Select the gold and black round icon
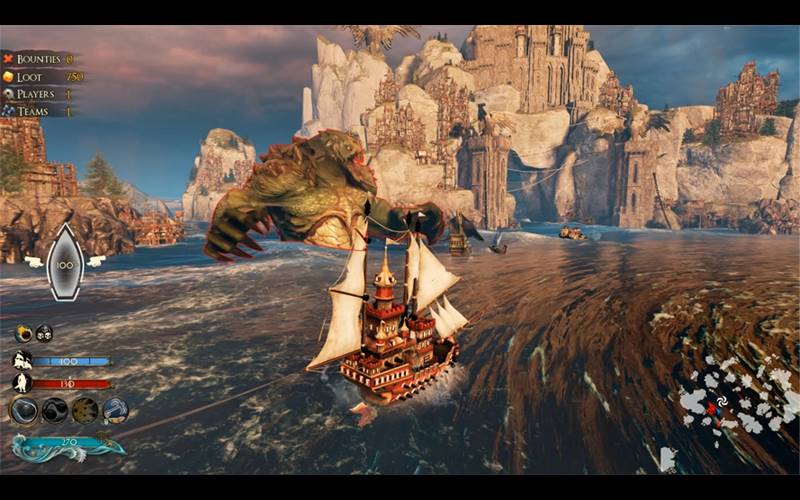The width and height of the screenshot is (800, 500). [23, 334]
